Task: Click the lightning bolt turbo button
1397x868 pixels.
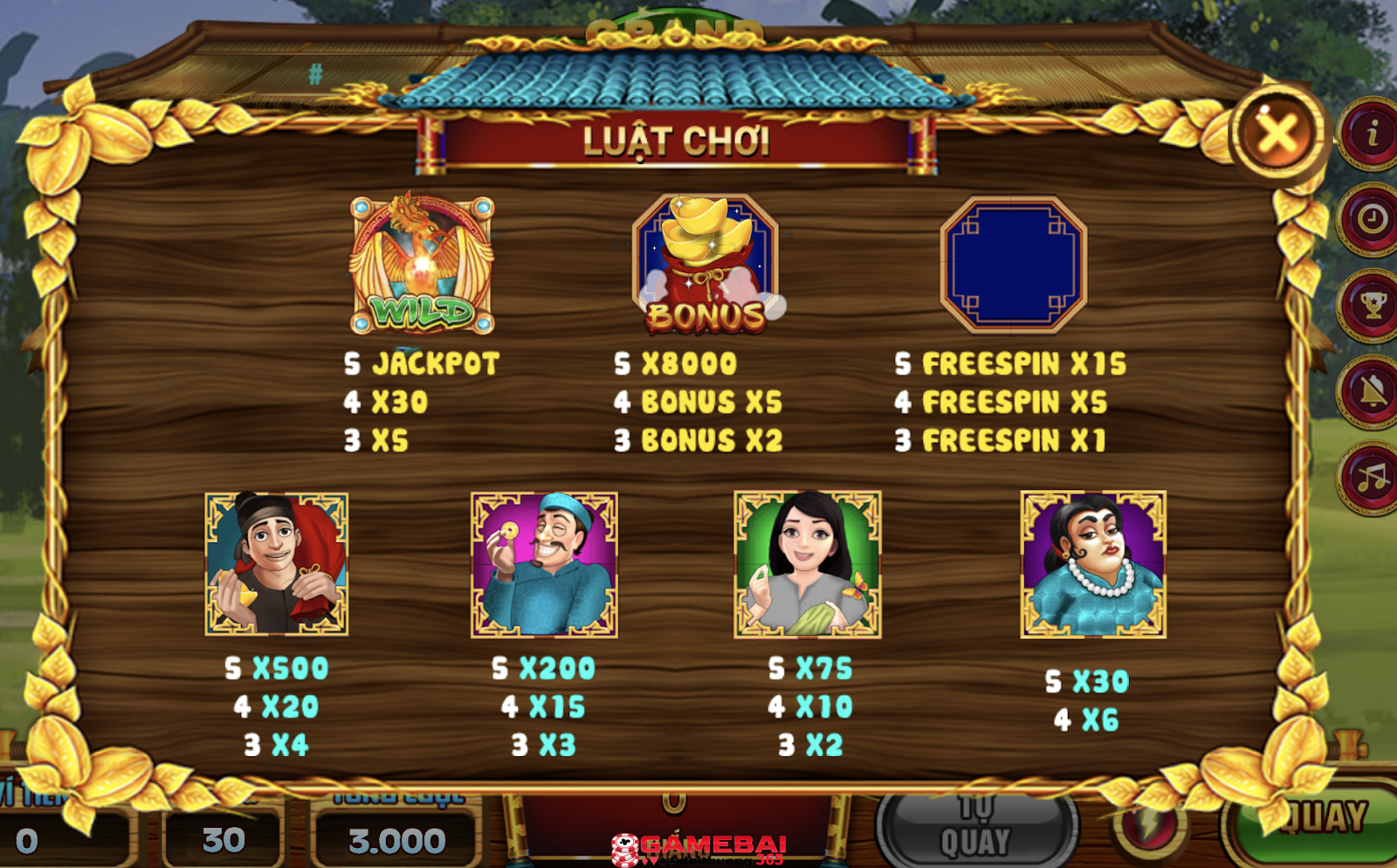Action: click(x=1149, y=825)
